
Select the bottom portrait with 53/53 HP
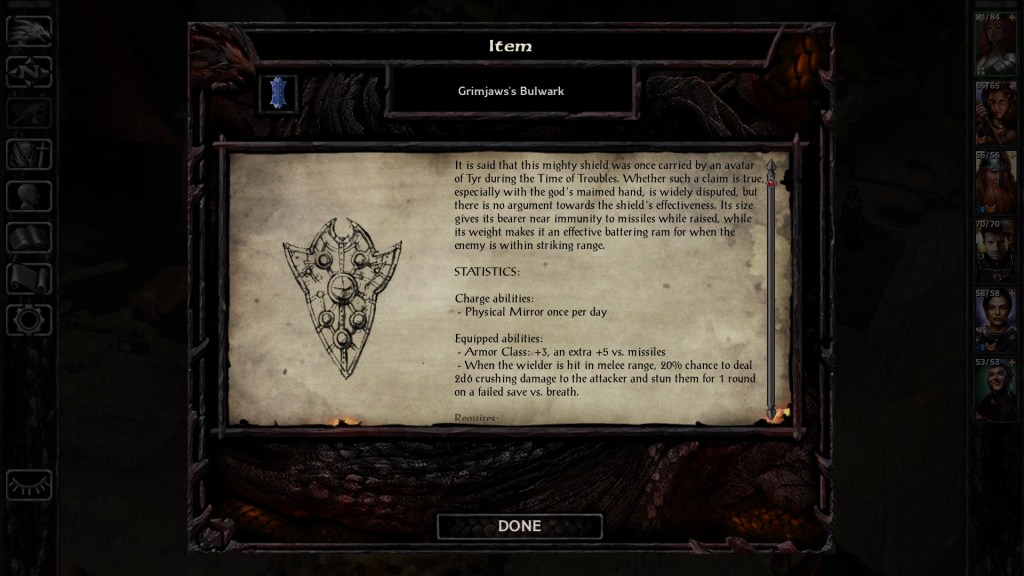pos(995,390)
